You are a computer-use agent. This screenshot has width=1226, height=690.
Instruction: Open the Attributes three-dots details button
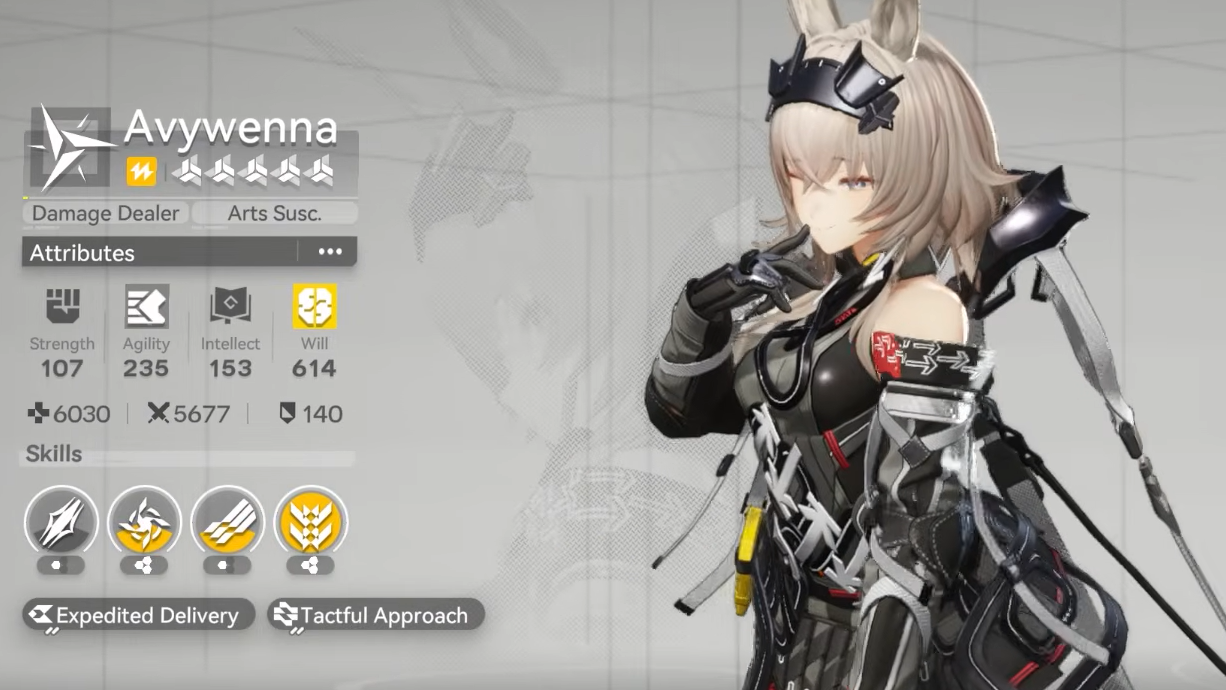[330, 252]
